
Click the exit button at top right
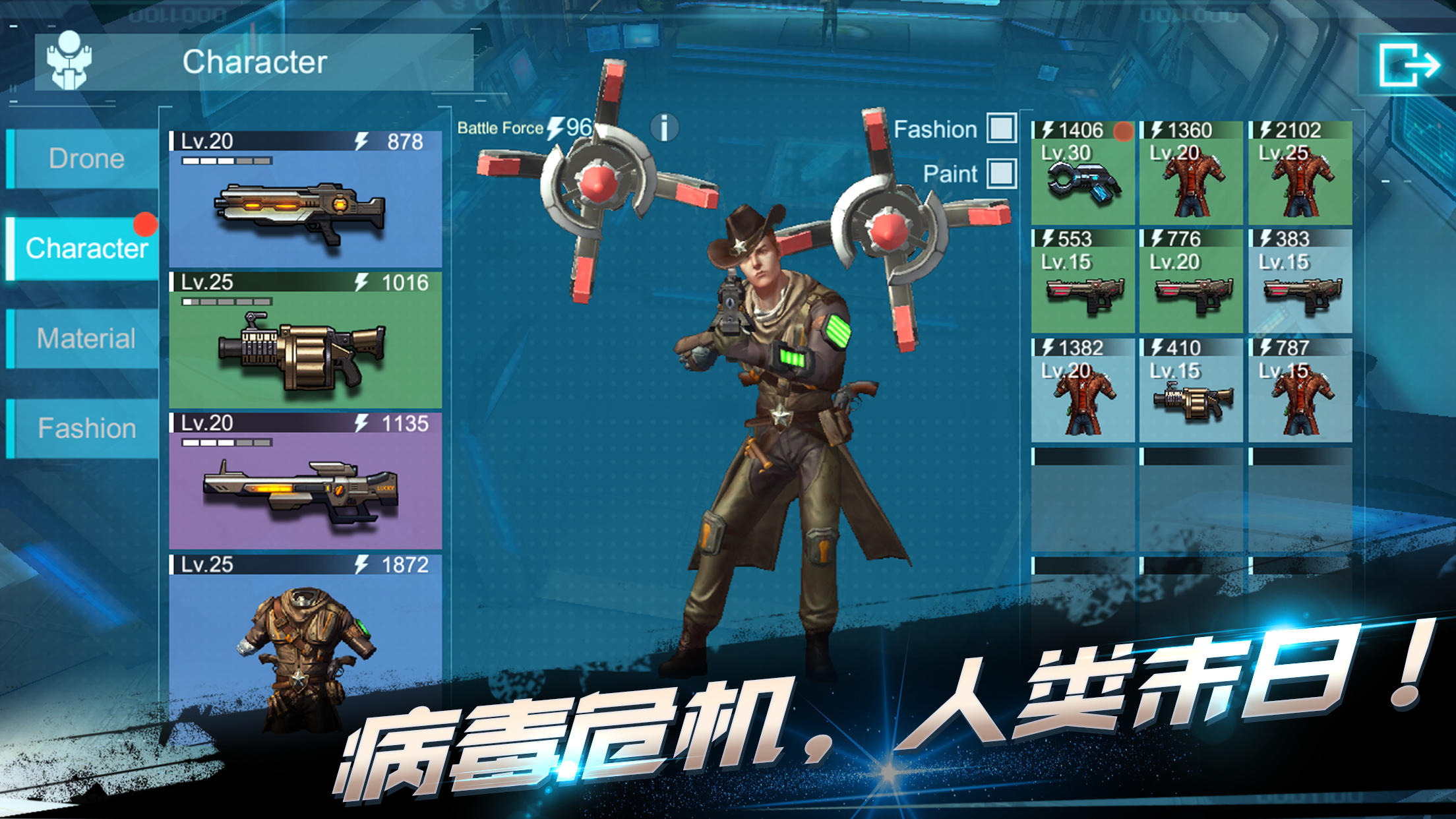click(1410, 64)
